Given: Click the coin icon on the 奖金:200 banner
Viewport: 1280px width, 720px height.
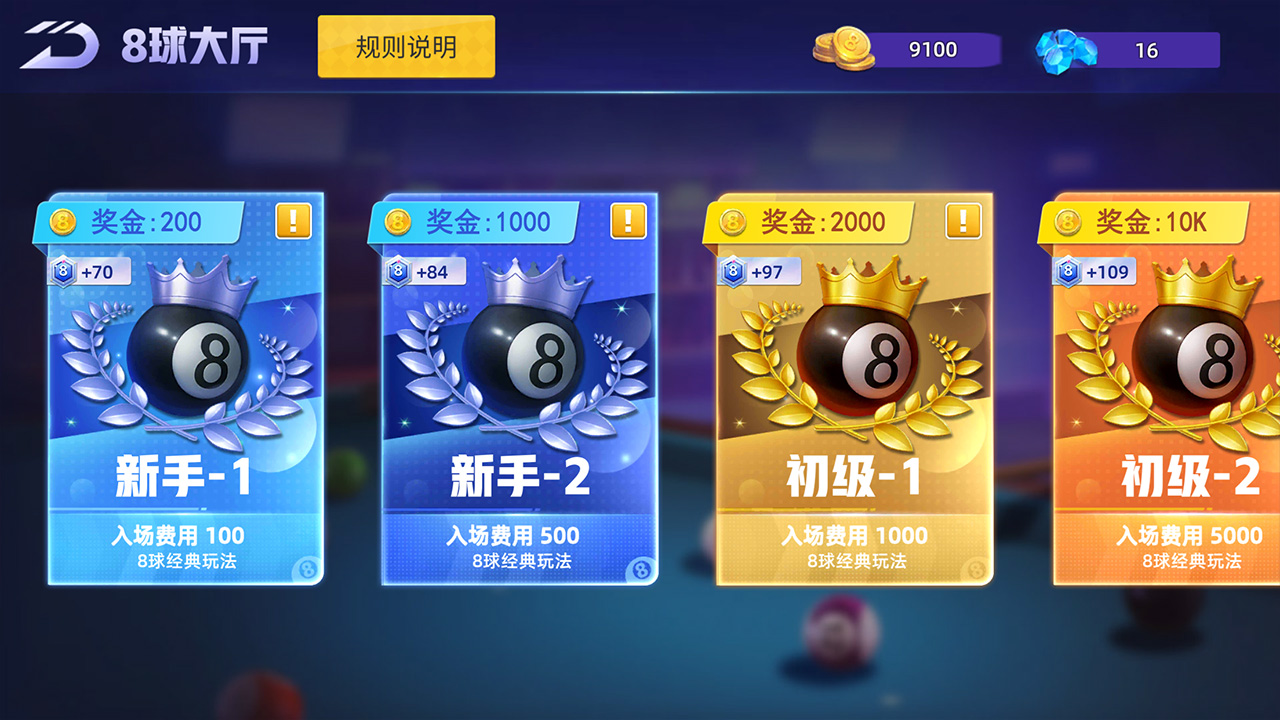Looking at the screenshot, I should coord(62,221).
